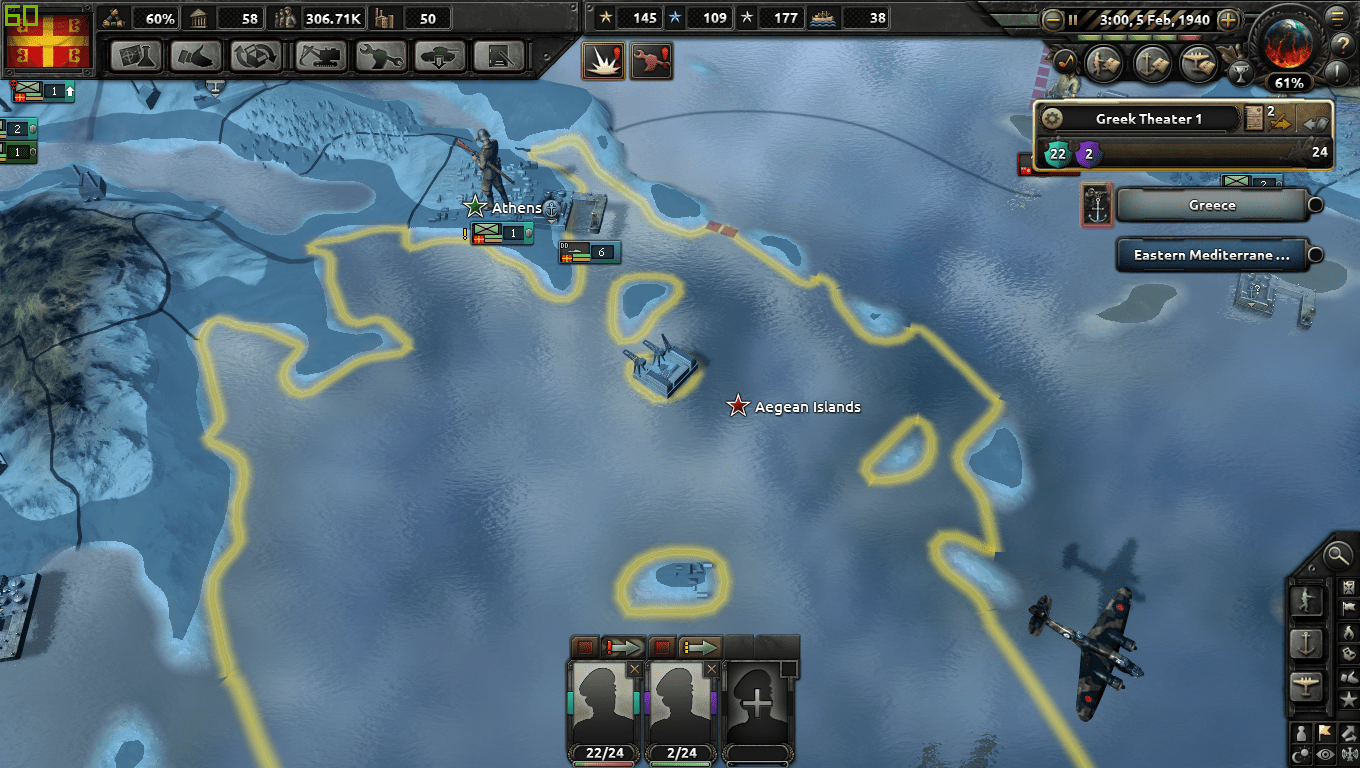Screen dimensions: 1360x768
Task: Open the construction tab with excavator icon
Action: [x=320, y=55]
